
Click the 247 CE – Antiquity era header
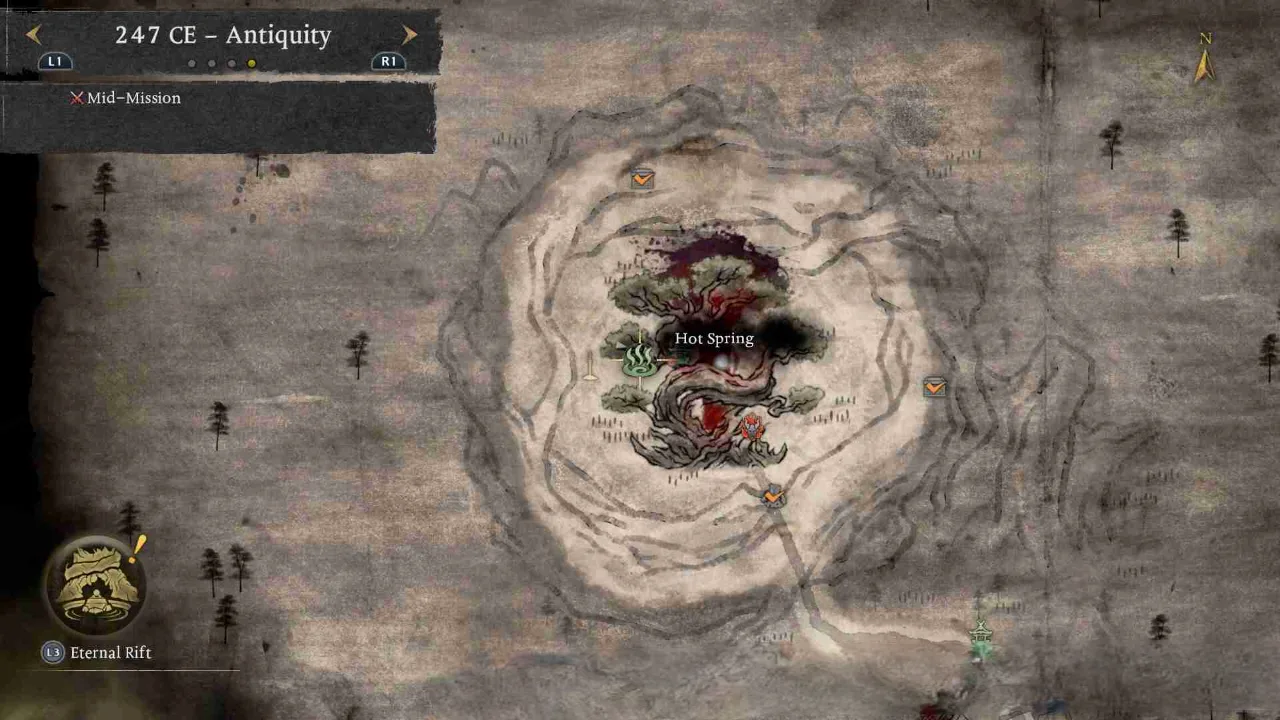pyautogui.click(x=222, y=35)
